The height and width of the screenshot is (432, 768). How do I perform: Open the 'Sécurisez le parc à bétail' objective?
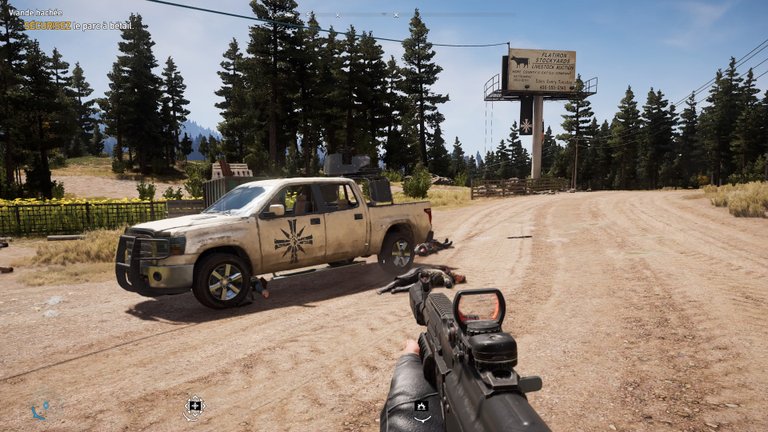(x=77, y=25)
